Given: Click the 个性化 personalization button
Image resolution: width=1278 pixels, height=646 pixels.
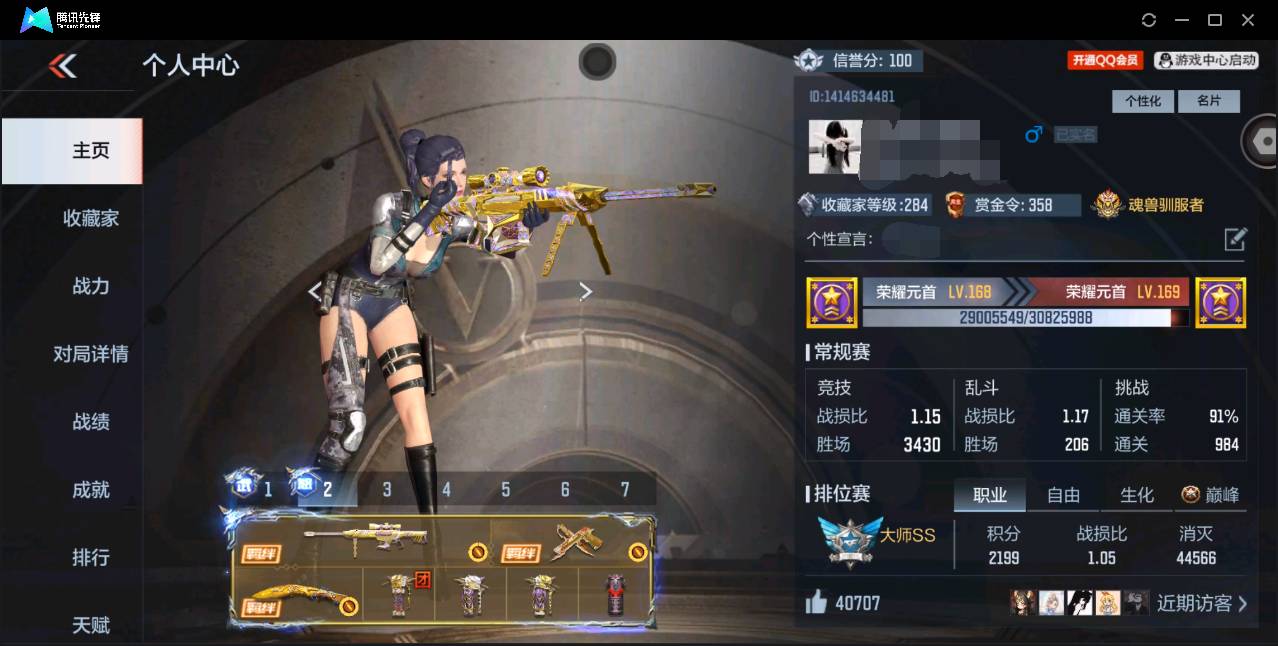Looking at the screenshot, I should [1142, 101].
